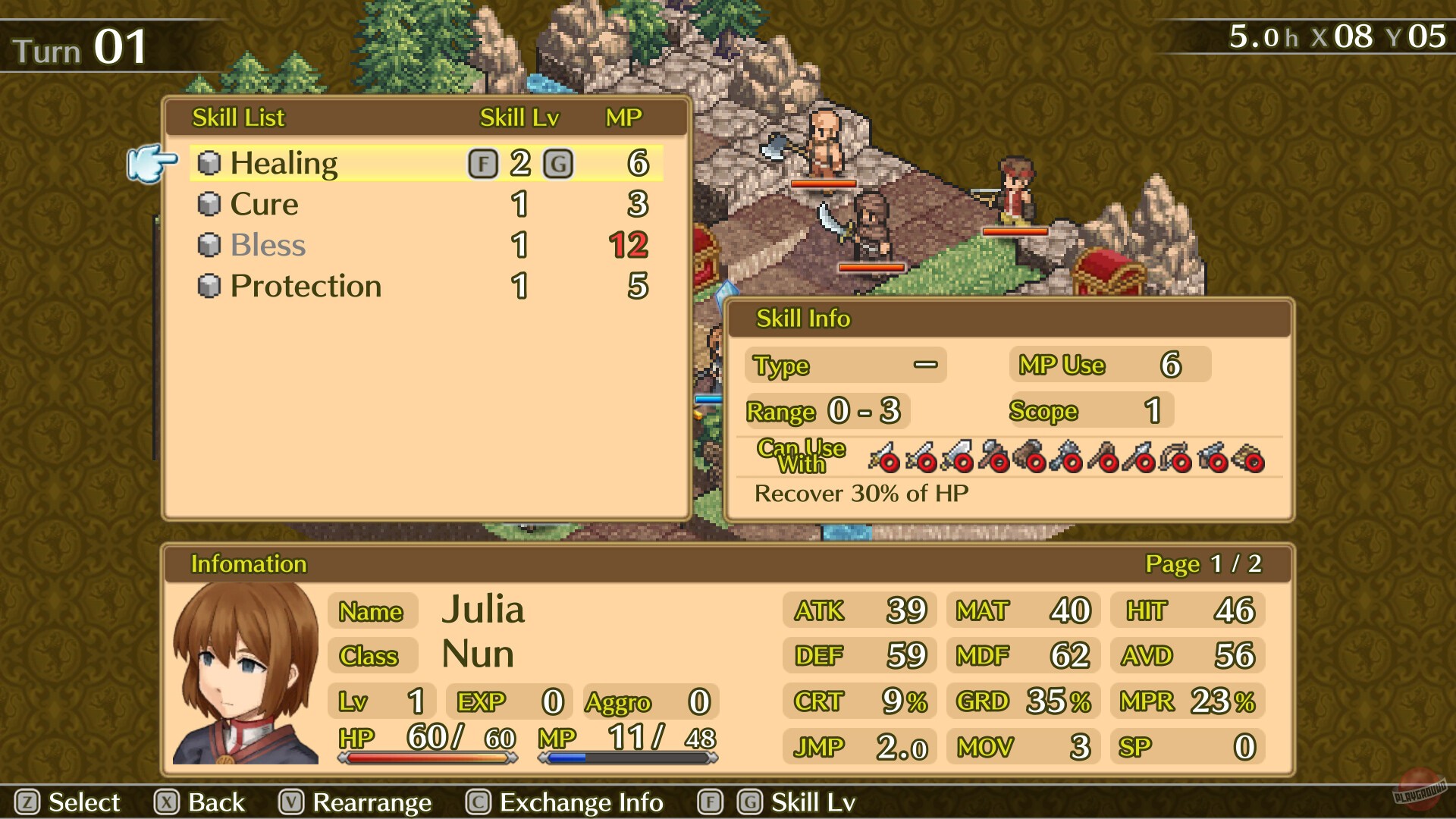Toggle the cube marker next to Protection
Viewport: 1456px width, 819px height.
pos(210,286)
